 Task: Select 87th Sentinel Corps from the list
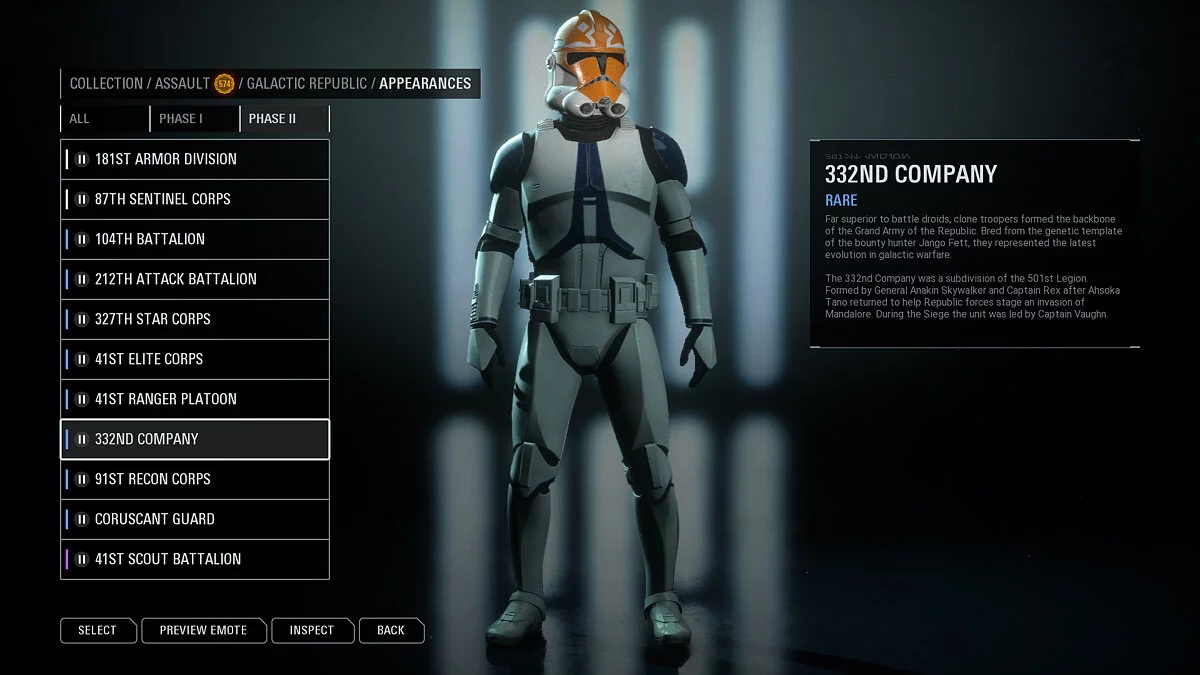point(195,199)
